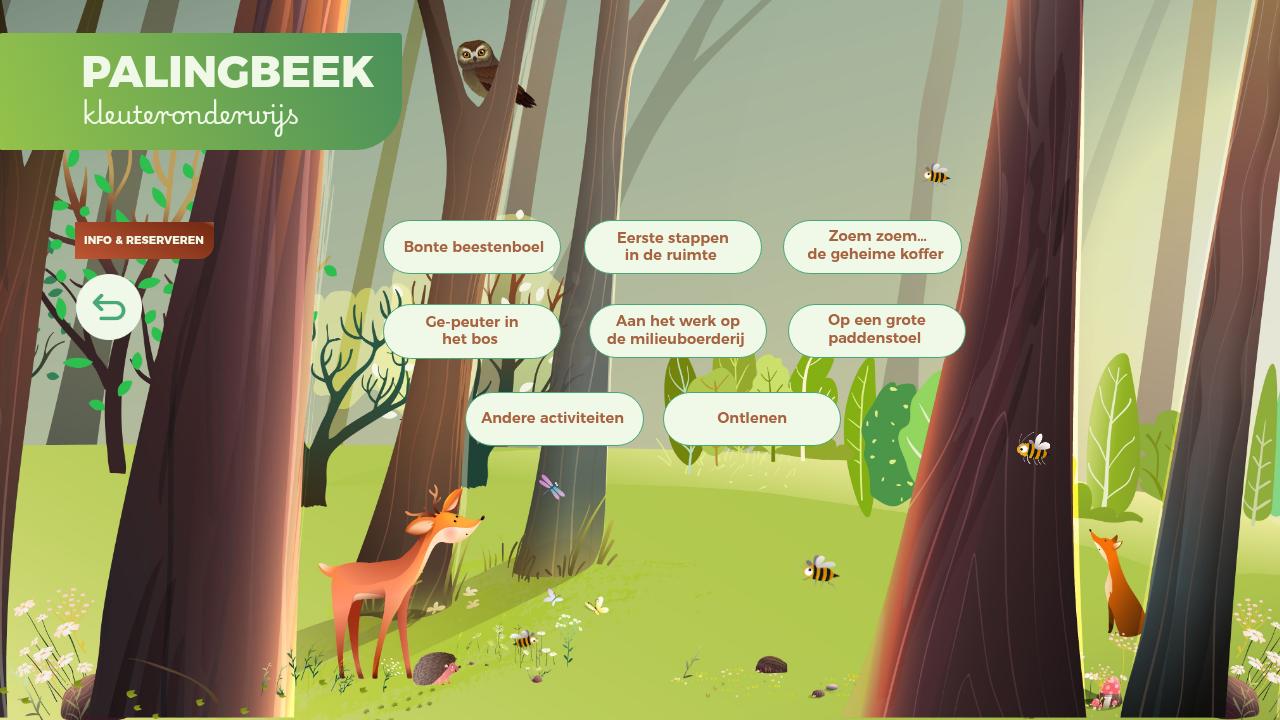The height and width of the screenshot is (720, 1280).
Task: Tap the butterflies near the flowers
Action: 575,603
